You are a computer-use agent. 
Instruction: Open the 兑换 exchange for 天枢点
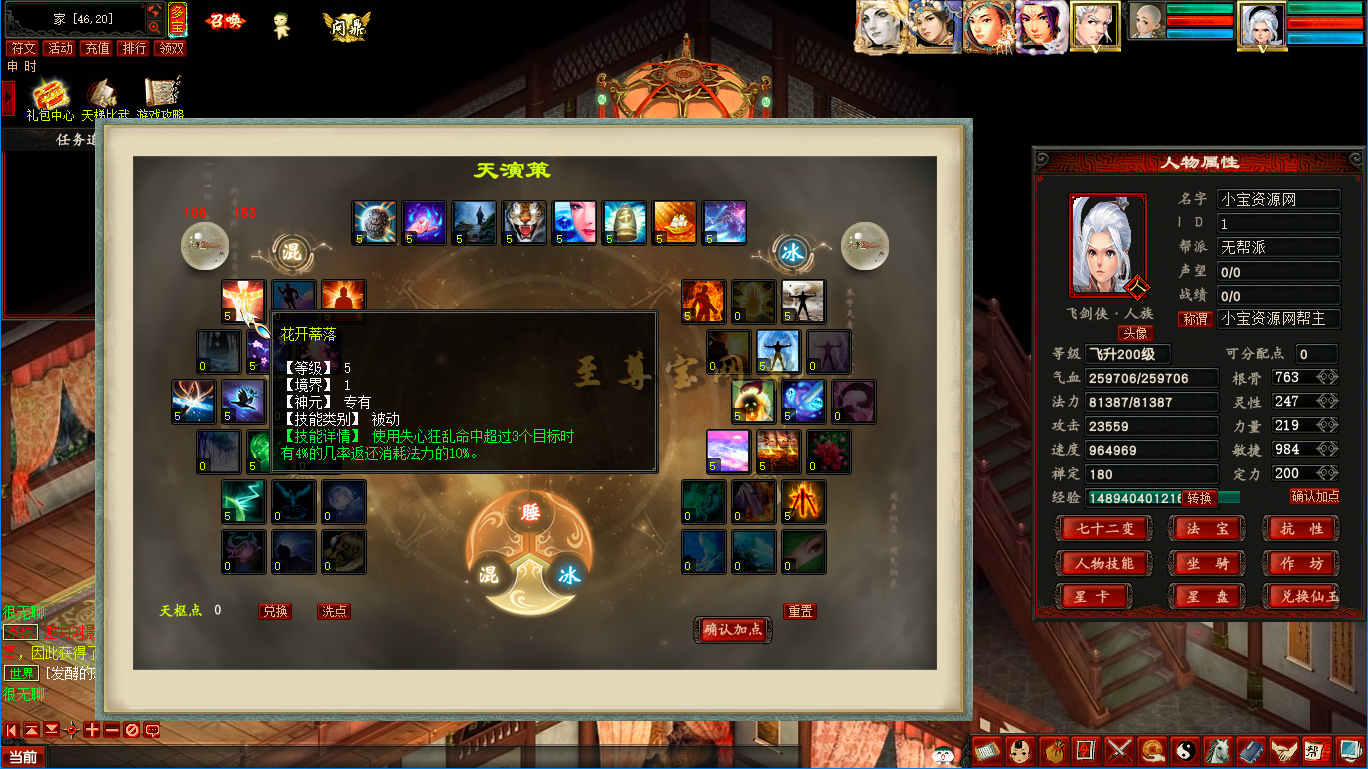275,611
